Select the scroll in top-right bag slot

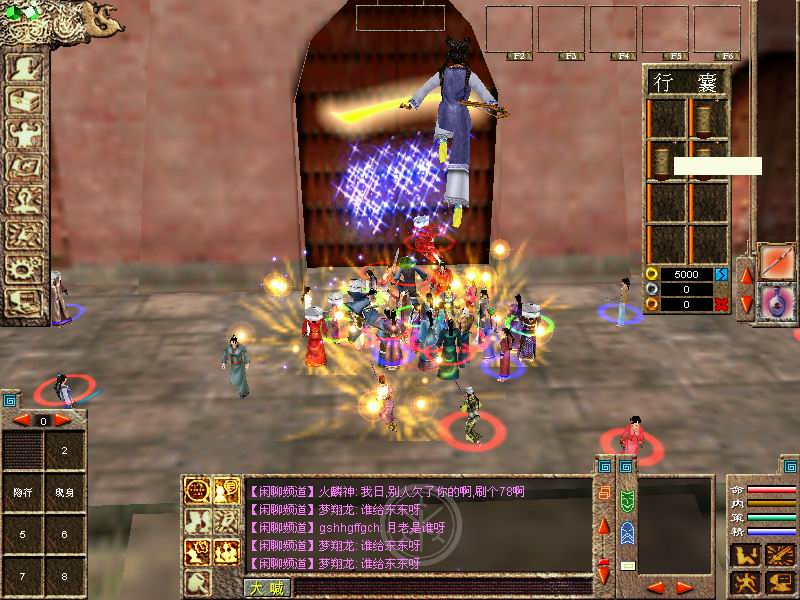point(706,120)
